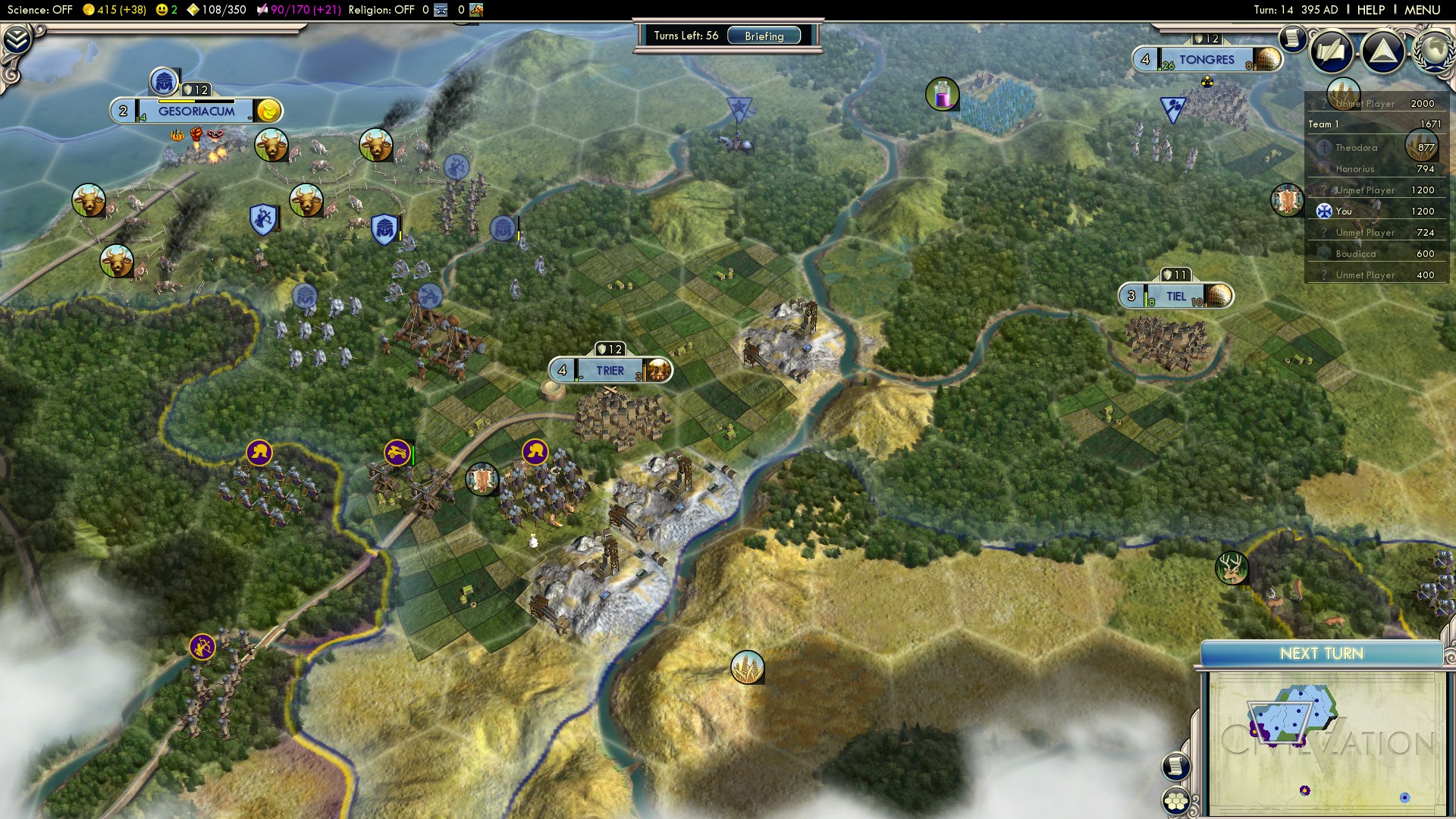Select the Gesoriacum city banner
Viewport: 1456px width, 819px height.
click(x=196, y=111)
